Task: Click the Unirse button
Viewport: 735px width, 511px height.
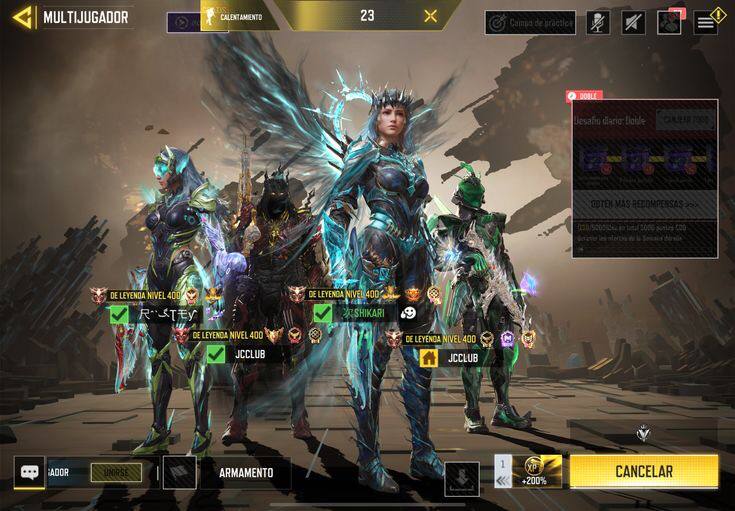Action: tap(116, 472)
